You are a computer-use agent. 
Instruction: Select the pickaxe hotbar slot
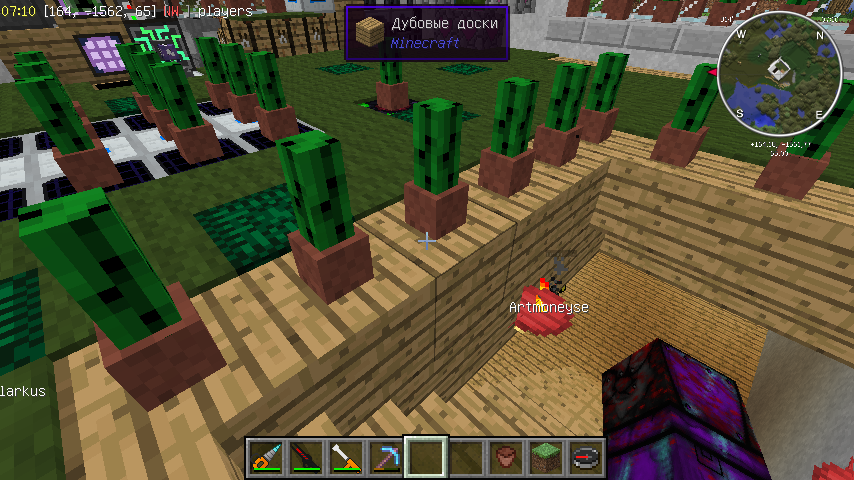tap(385, 458)
